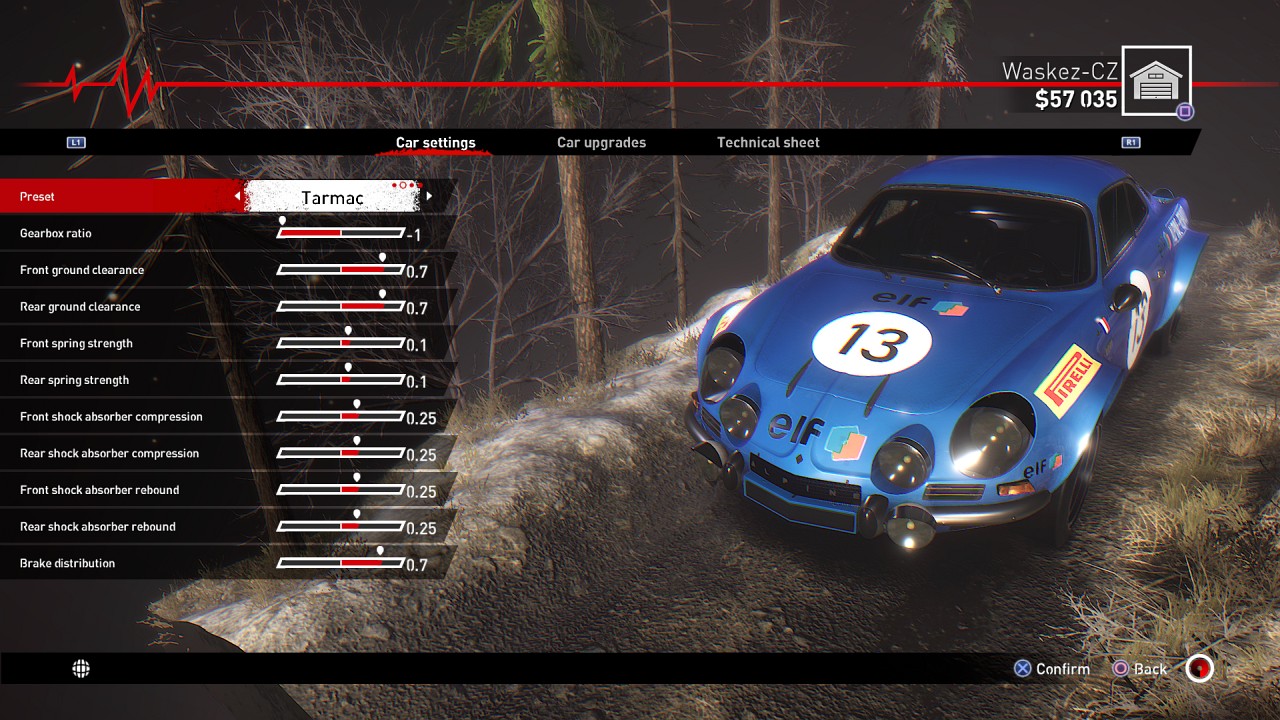
Task: Click the right arrow next to Tarmac preset
Action: coord(429,197)
